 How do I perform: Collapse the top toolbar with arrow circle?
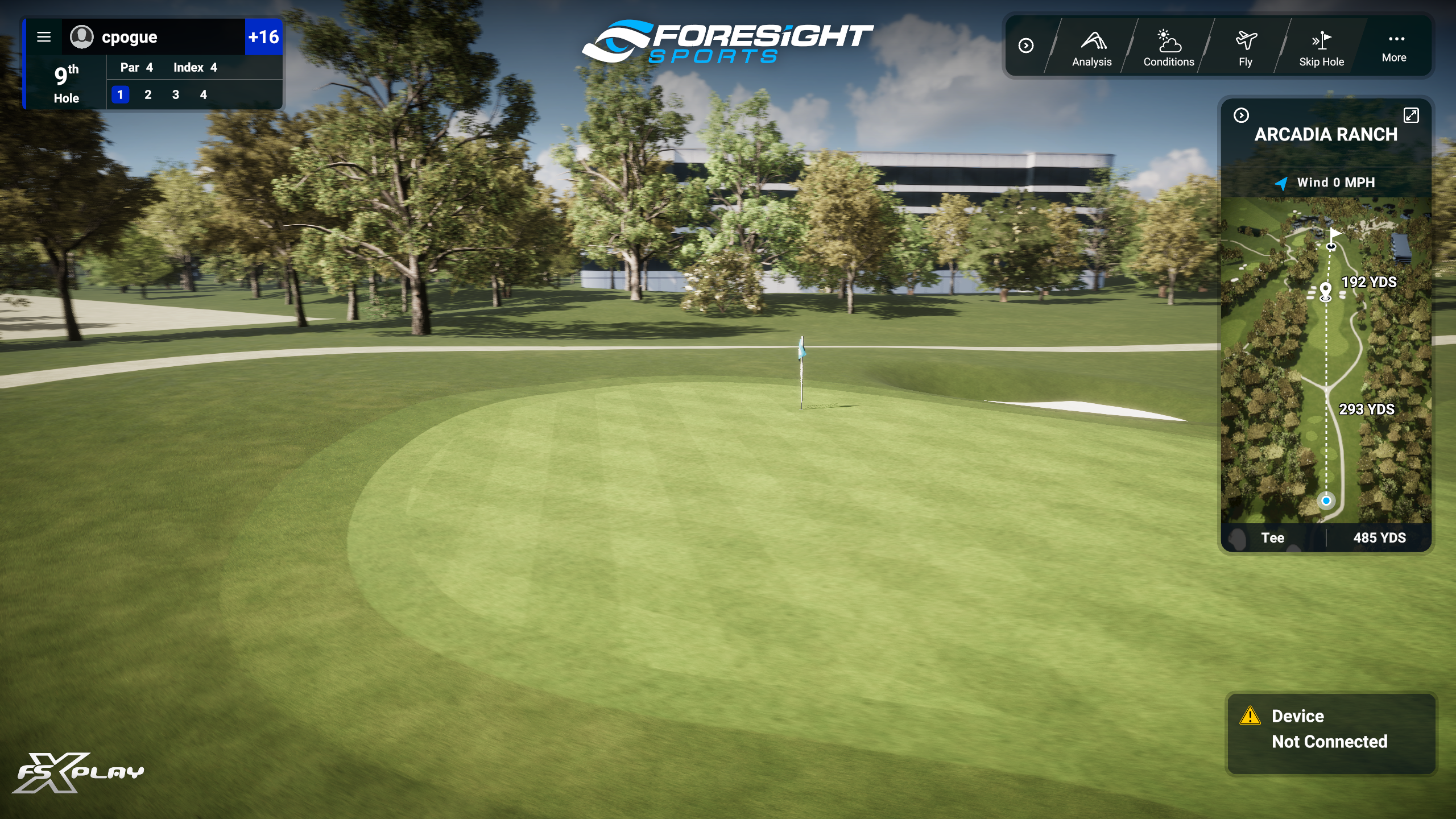1026,45
